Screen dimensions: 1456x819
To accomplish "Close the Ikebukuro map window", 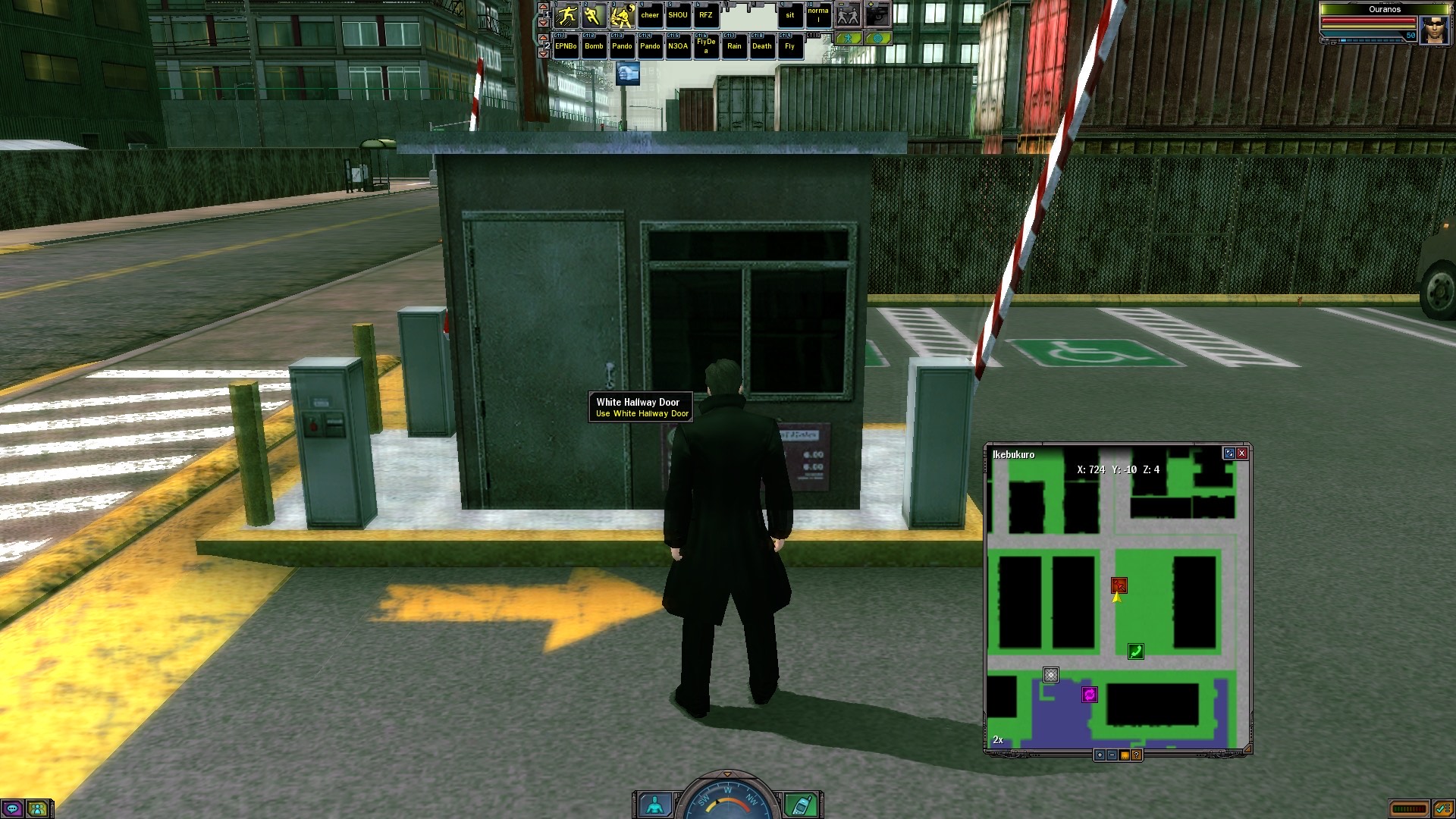I will (x=1242, y=453).
